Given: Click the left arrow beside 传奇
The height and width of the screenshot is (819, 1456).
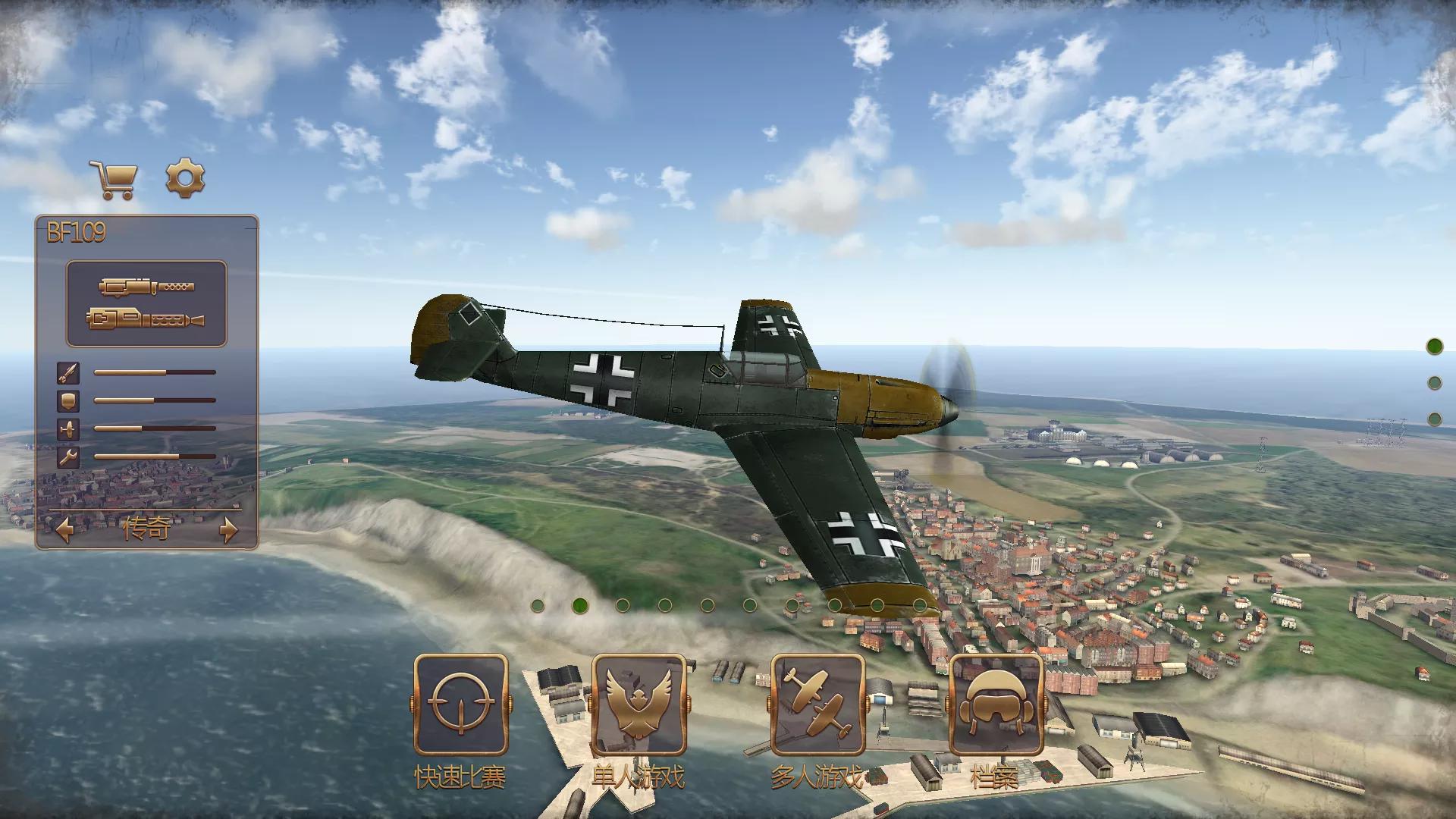Looking at the screenshot, I should (64, 529).
